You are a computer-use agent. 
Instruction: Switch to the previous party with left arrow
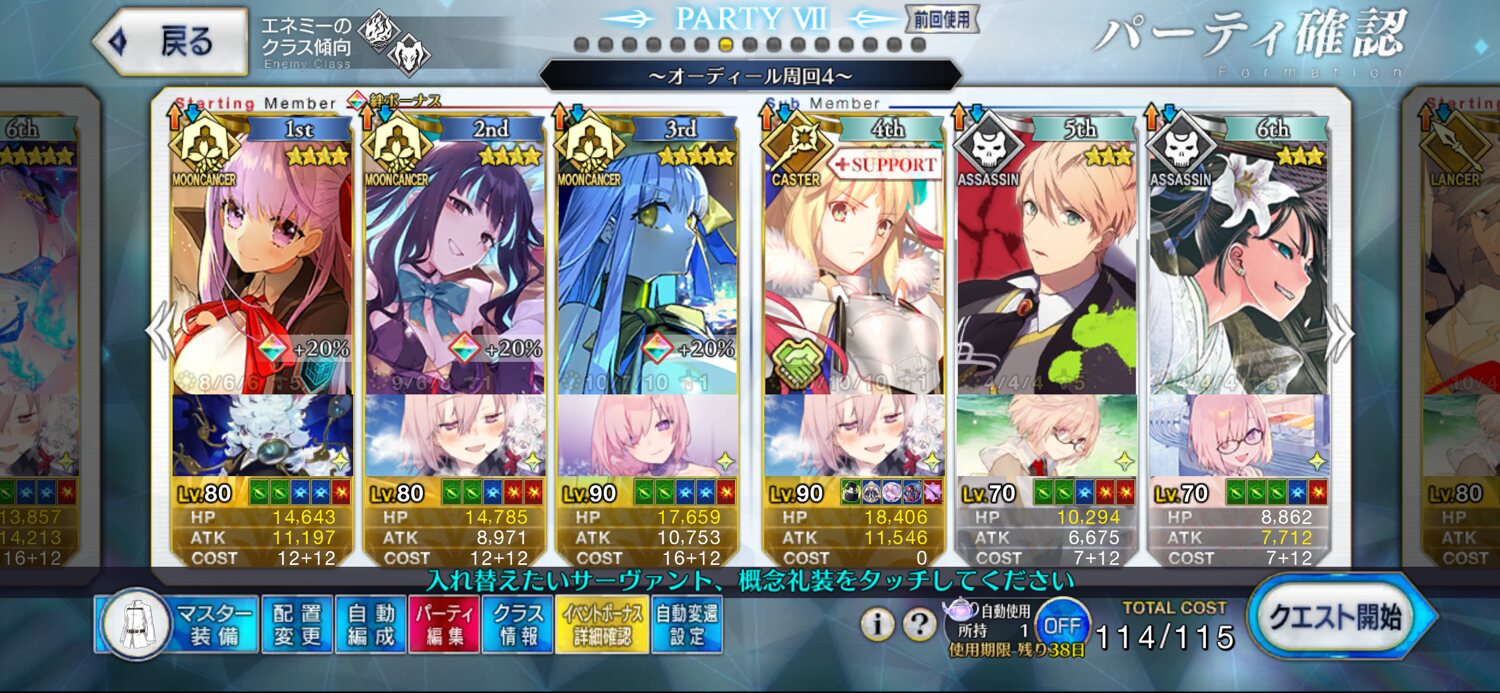160,330
